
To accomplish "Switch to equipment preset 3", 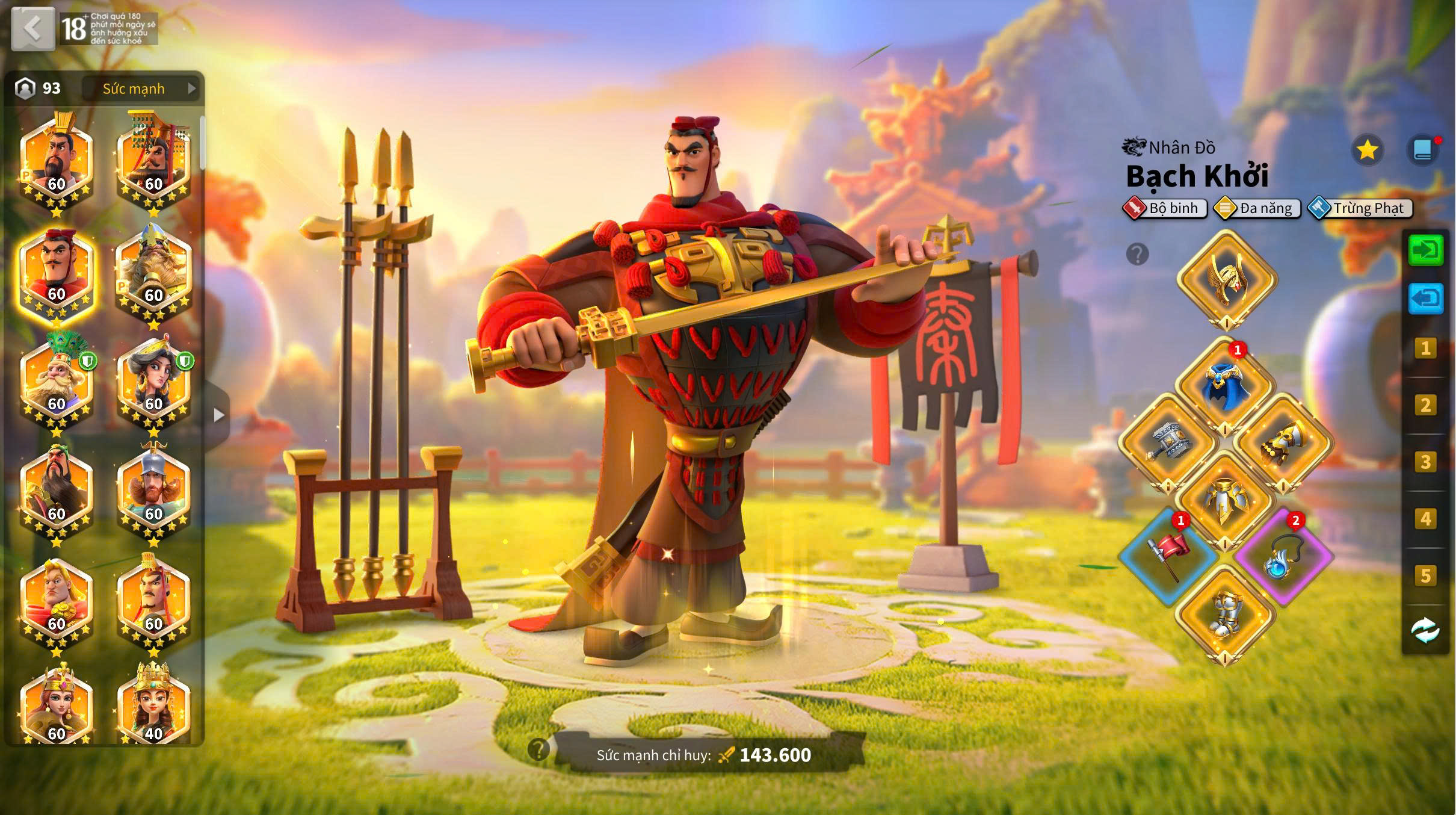I will [1425, 462].
